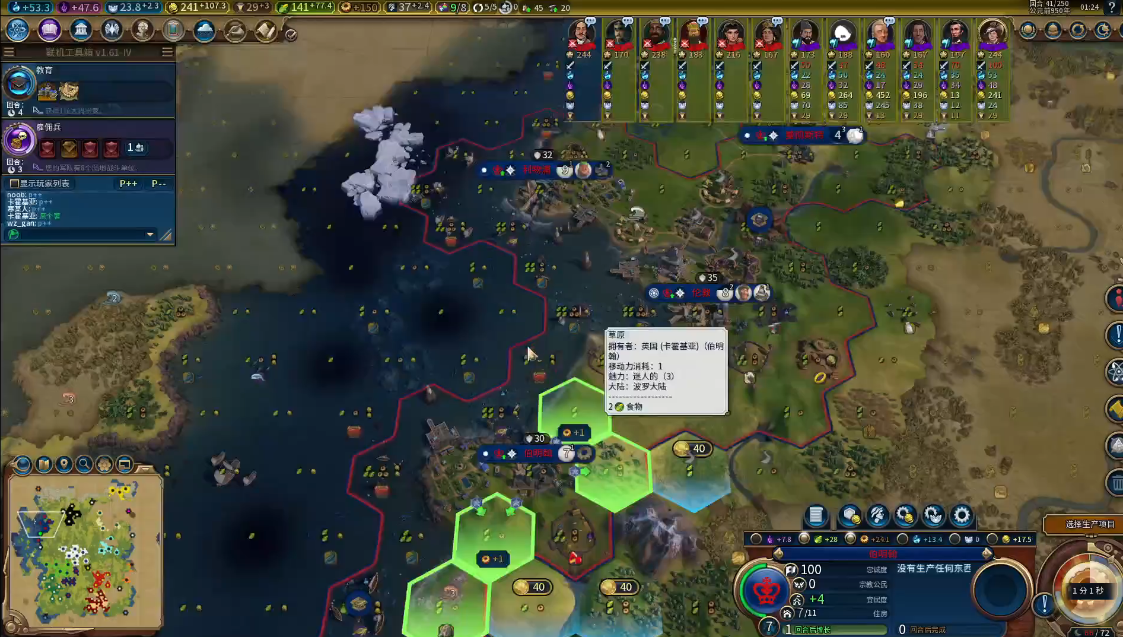
Task: Open the government screen (columned building icon)
Action: (x=79, y=30)
